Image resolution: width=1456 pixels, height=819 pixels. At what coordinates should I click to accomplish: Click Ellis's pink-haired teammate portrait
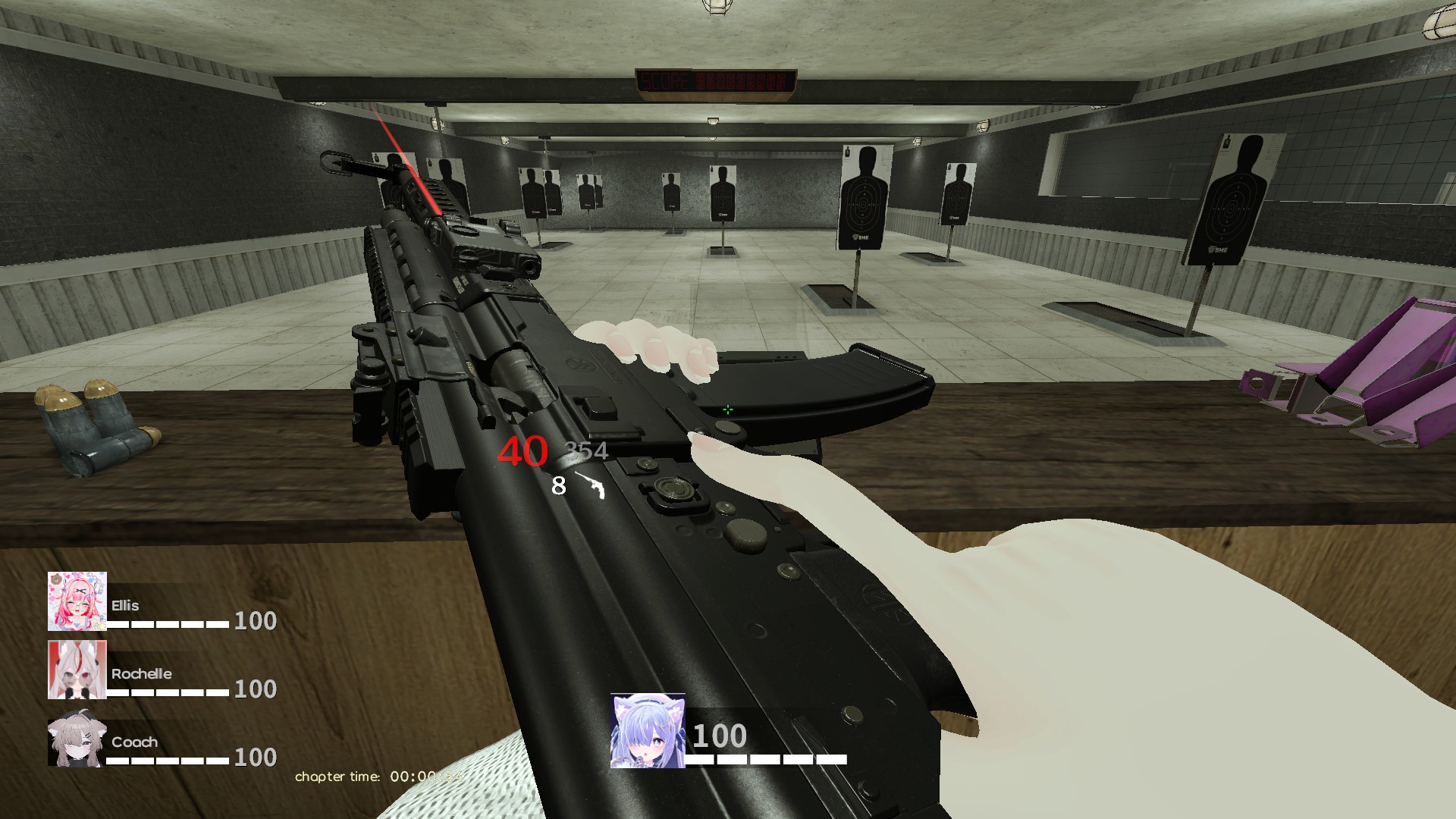(x=77, y=601)
